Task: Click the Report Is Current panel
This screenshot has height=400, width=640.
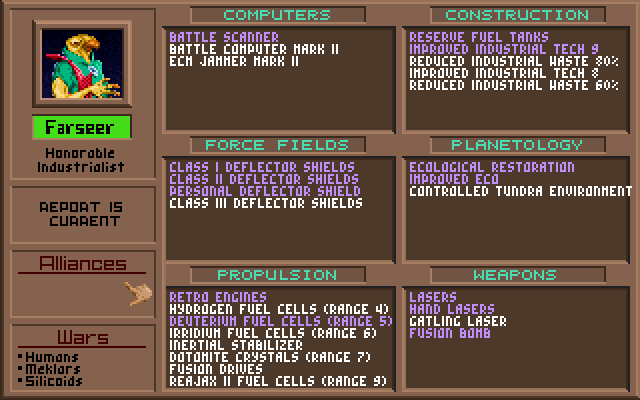Action: [81, 214]
